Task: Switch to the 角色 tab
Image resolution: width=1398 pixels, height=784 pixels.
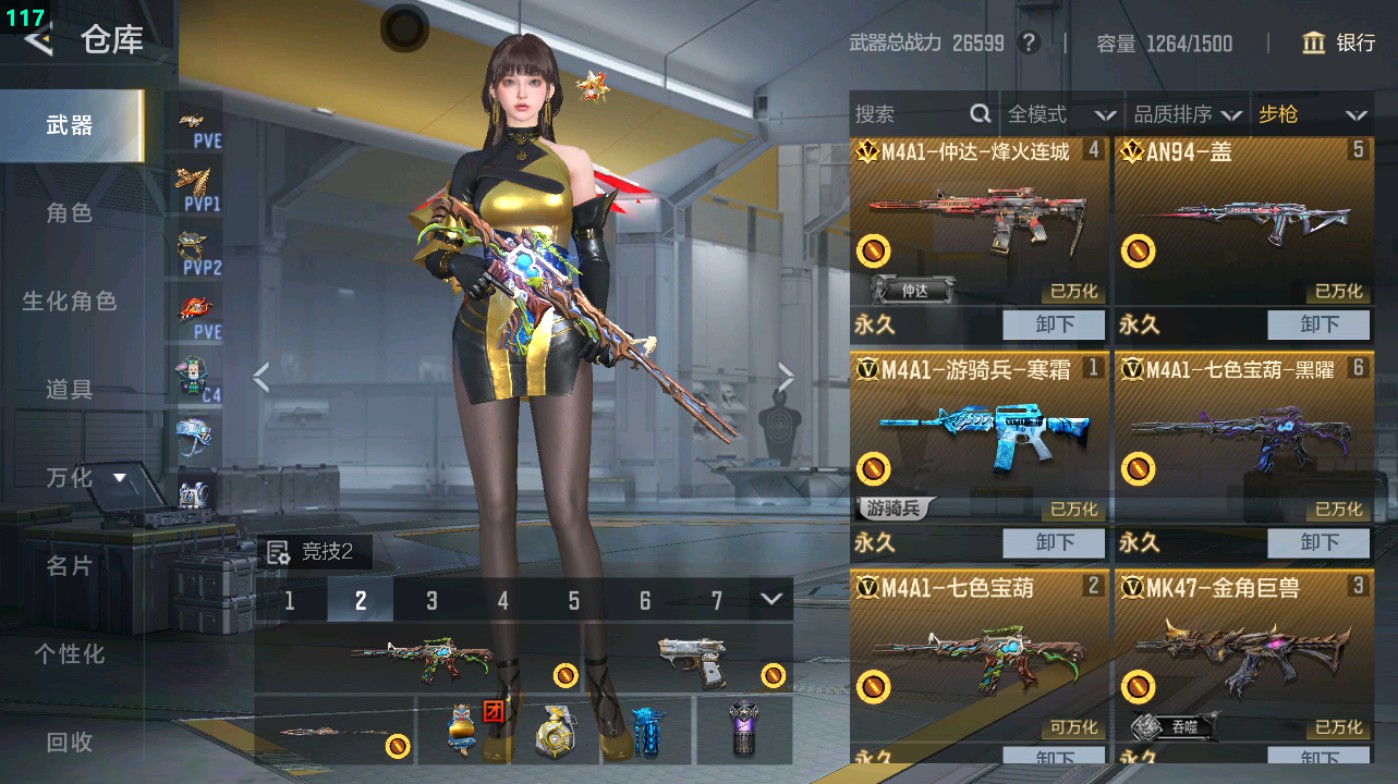Action: [x=72, y=213]
